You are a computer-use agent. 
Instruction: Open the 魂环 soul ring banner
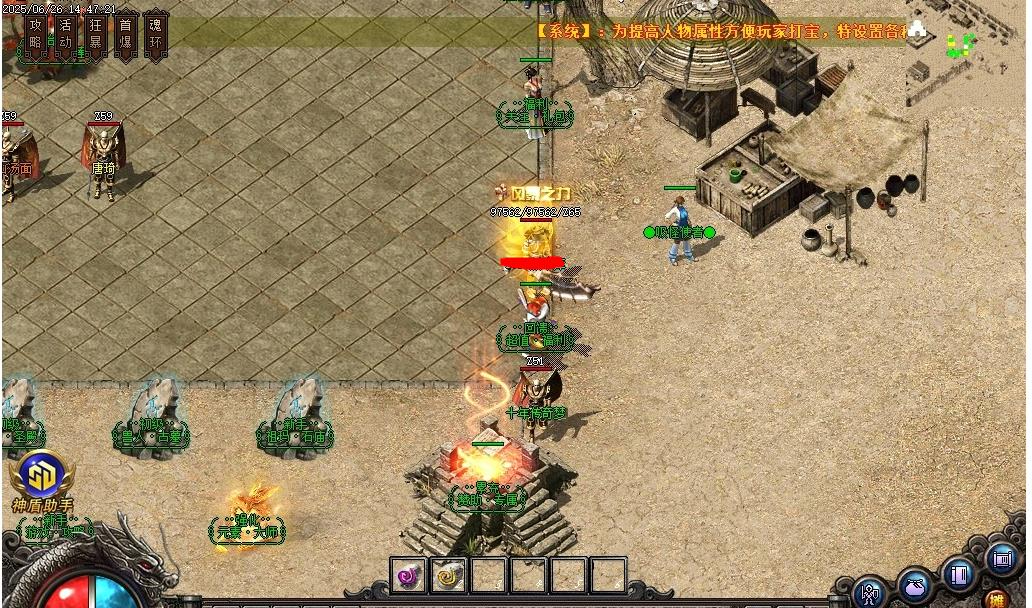(x=155, y=33)
